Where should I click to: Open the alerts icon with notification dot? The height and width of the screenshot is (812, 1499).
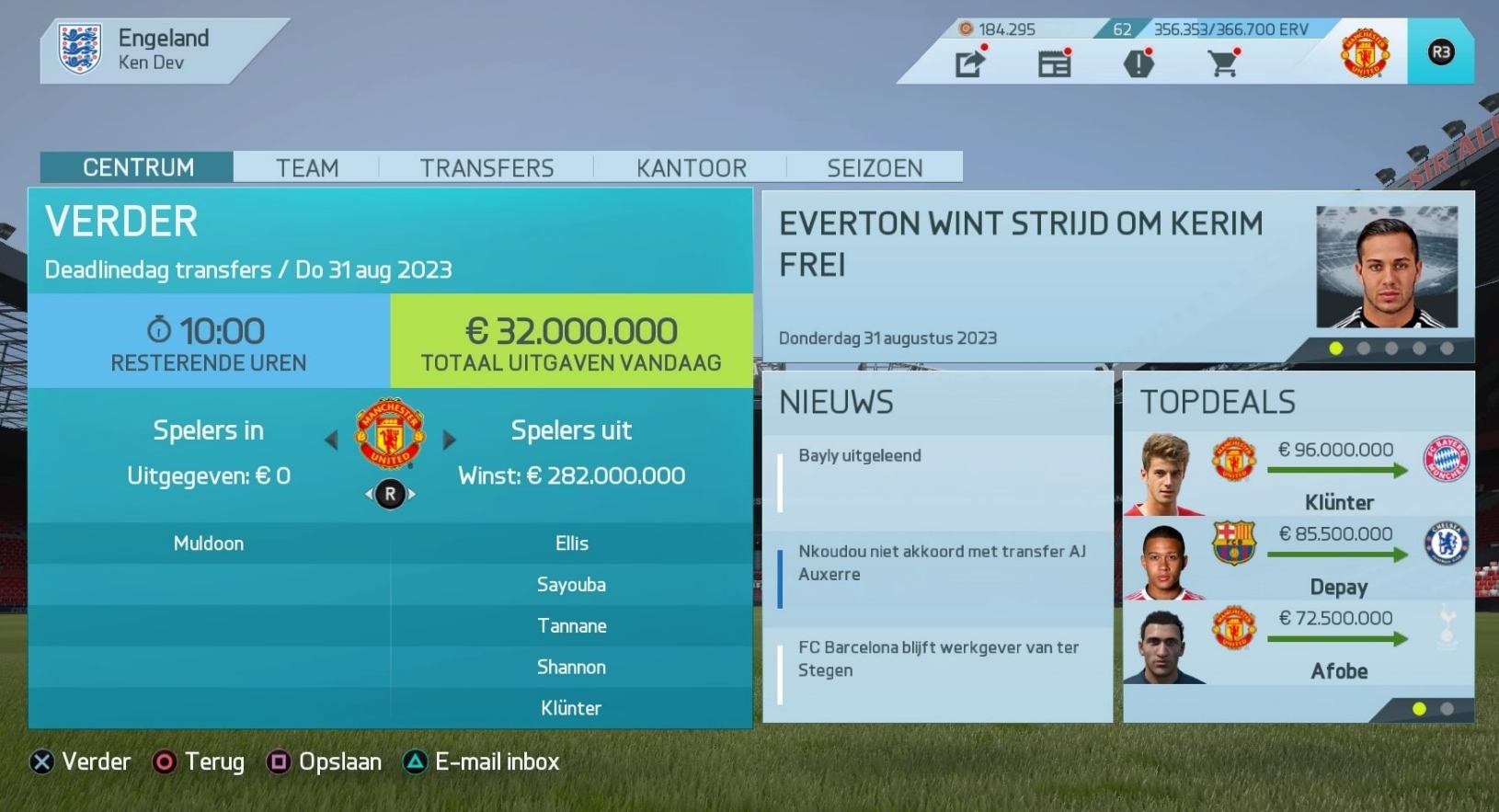(1139, 63)
